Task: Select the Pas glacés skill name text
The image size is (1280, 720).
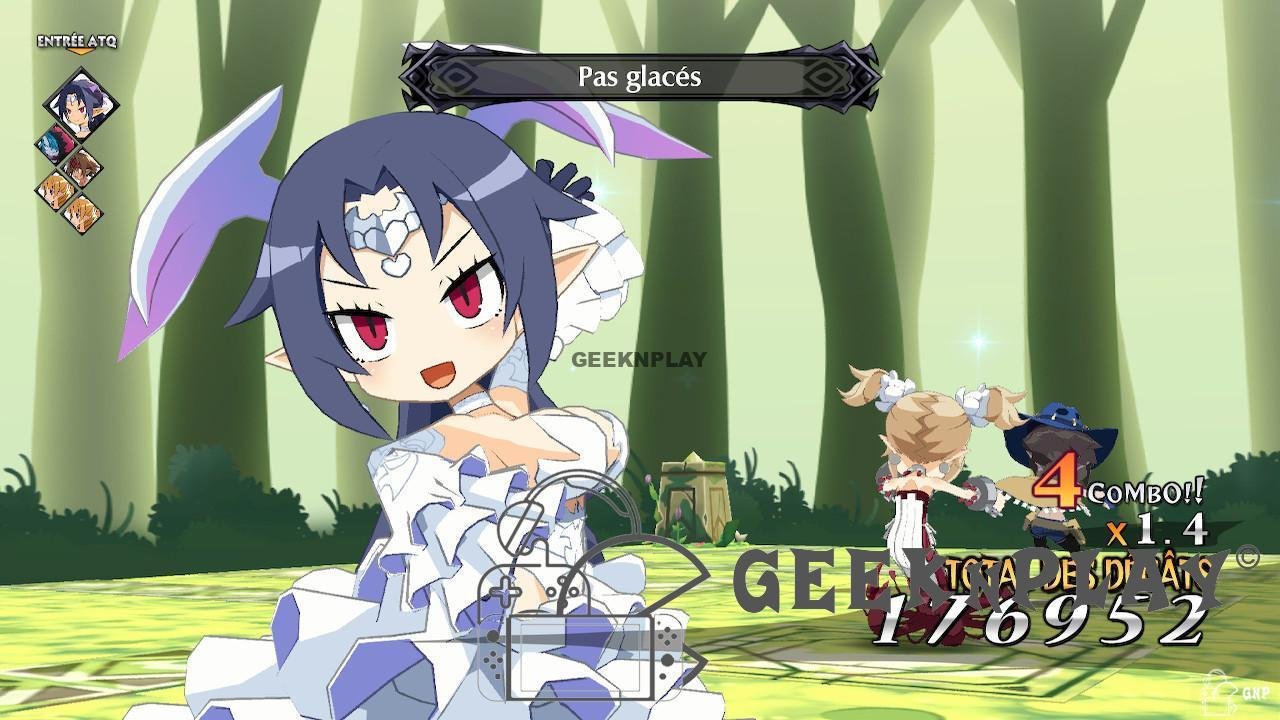Action: [641, 78]
